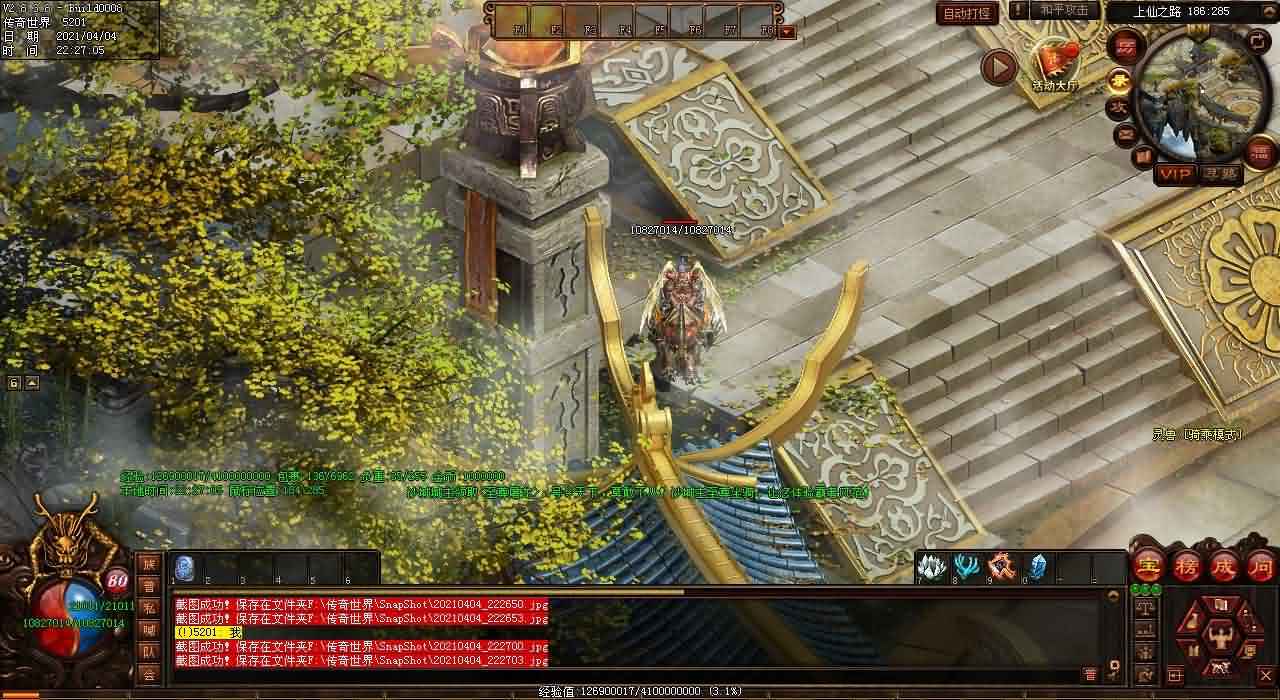Activate the flaming skill in slot 9

point(1002,567)
